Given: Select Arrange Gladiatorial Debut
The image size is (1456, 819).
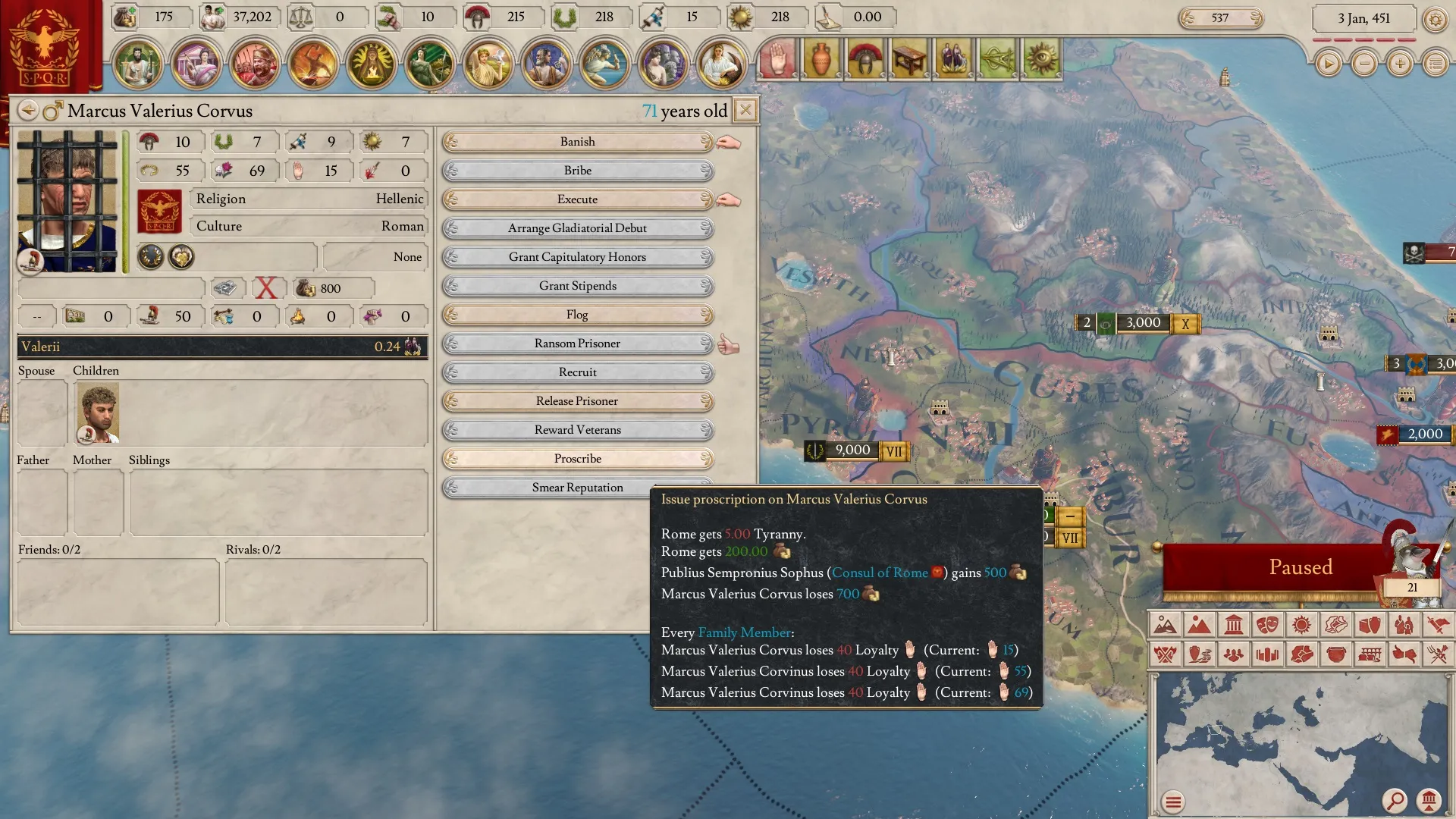Looking at the screenshot, I should (577, 228).
